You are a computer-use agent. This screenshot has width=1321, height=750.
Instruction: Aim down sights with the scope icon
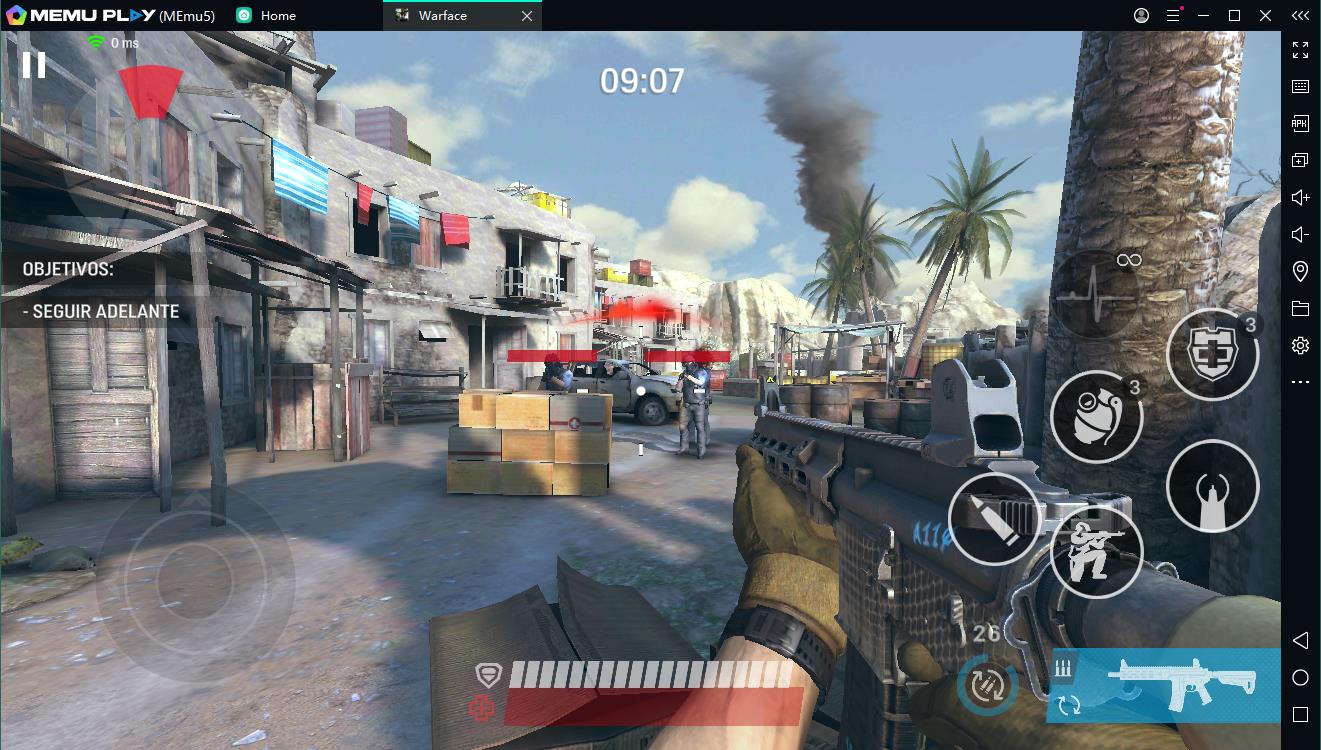click(x=1212, y=487)
